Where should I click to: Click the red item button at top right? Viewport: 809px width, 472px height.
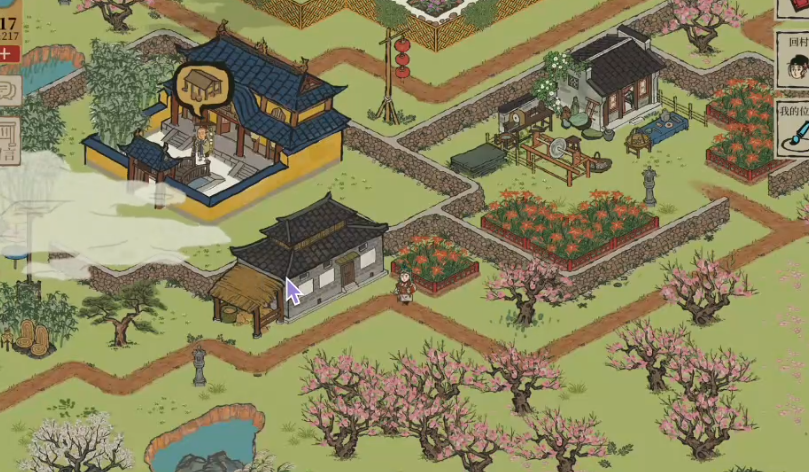click(x=794, y=8)
